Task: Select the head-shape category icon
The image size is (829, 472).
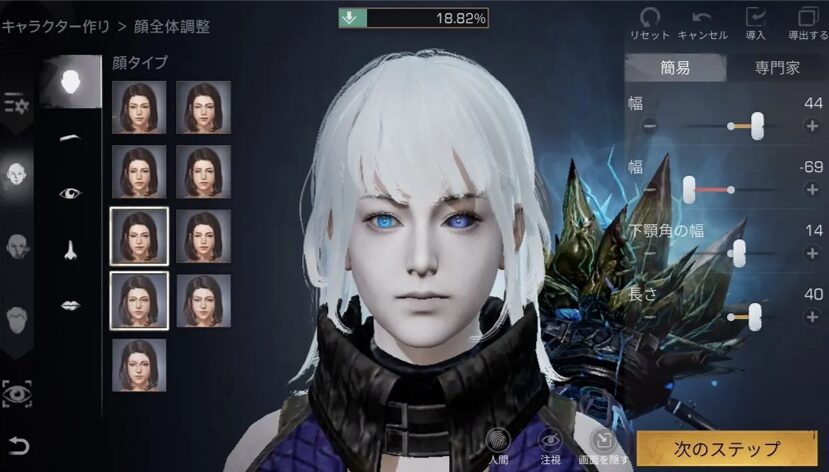Action: point(19,173)
